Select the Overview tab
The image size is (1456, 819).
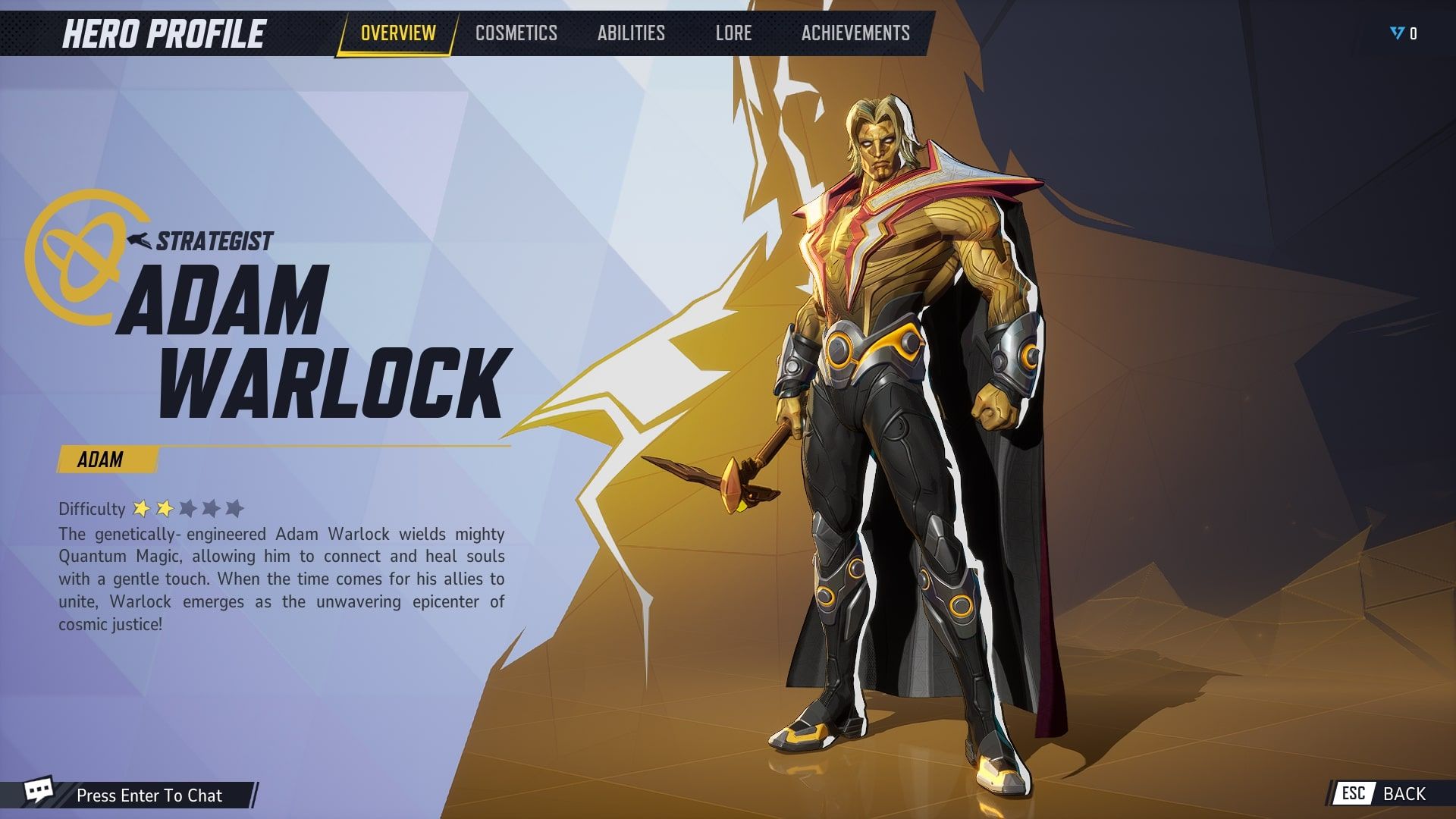(397, 33)
